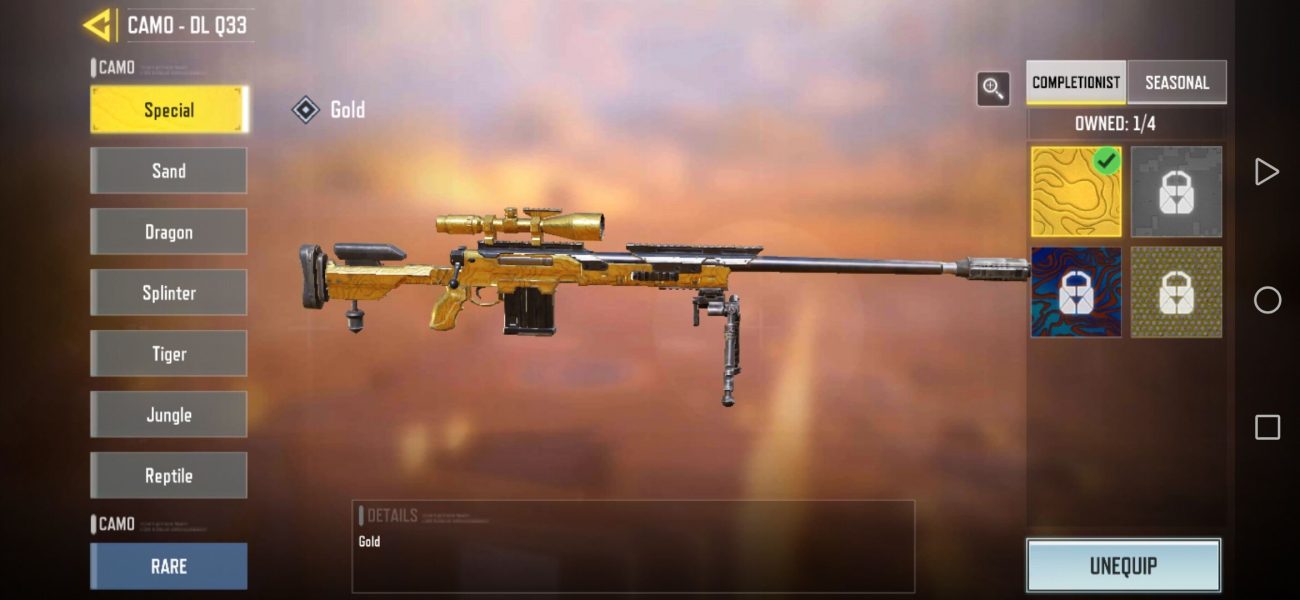Select the RARE camo category

point(168,566)
